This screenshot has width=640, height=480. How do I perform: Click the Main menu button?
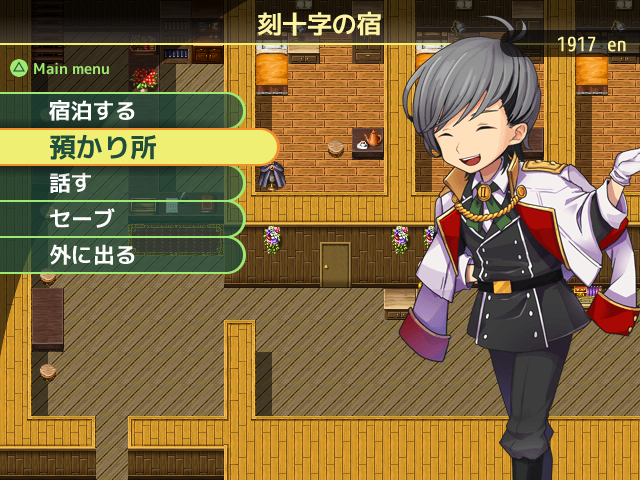[x=60, y=69]
